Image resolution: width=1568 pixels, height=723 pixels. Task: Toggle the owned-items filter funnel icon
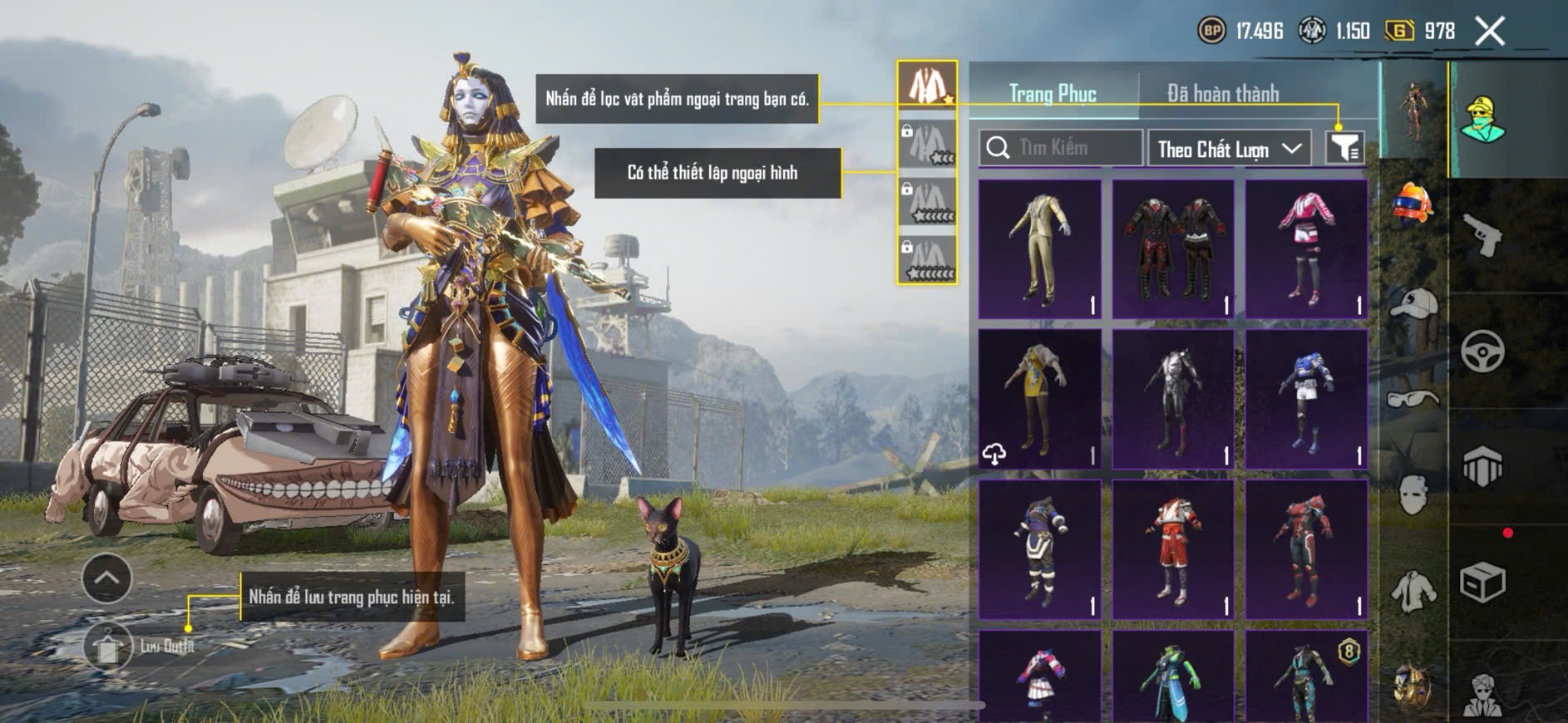[x=1344, y=148]
